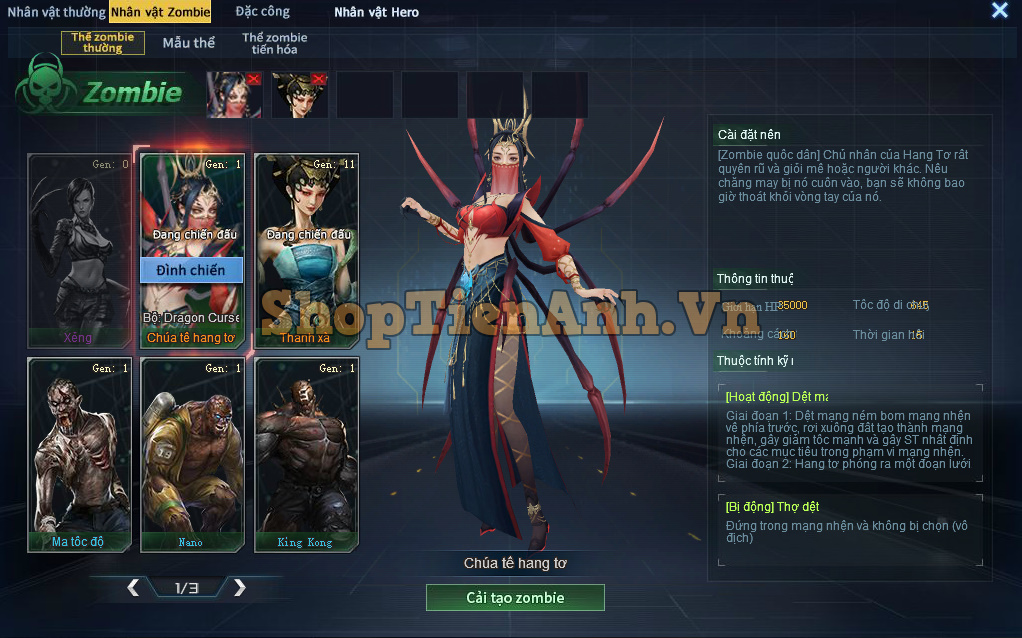
Task: Open the Mẫu thể sub-tab
Action: (189, 43)
